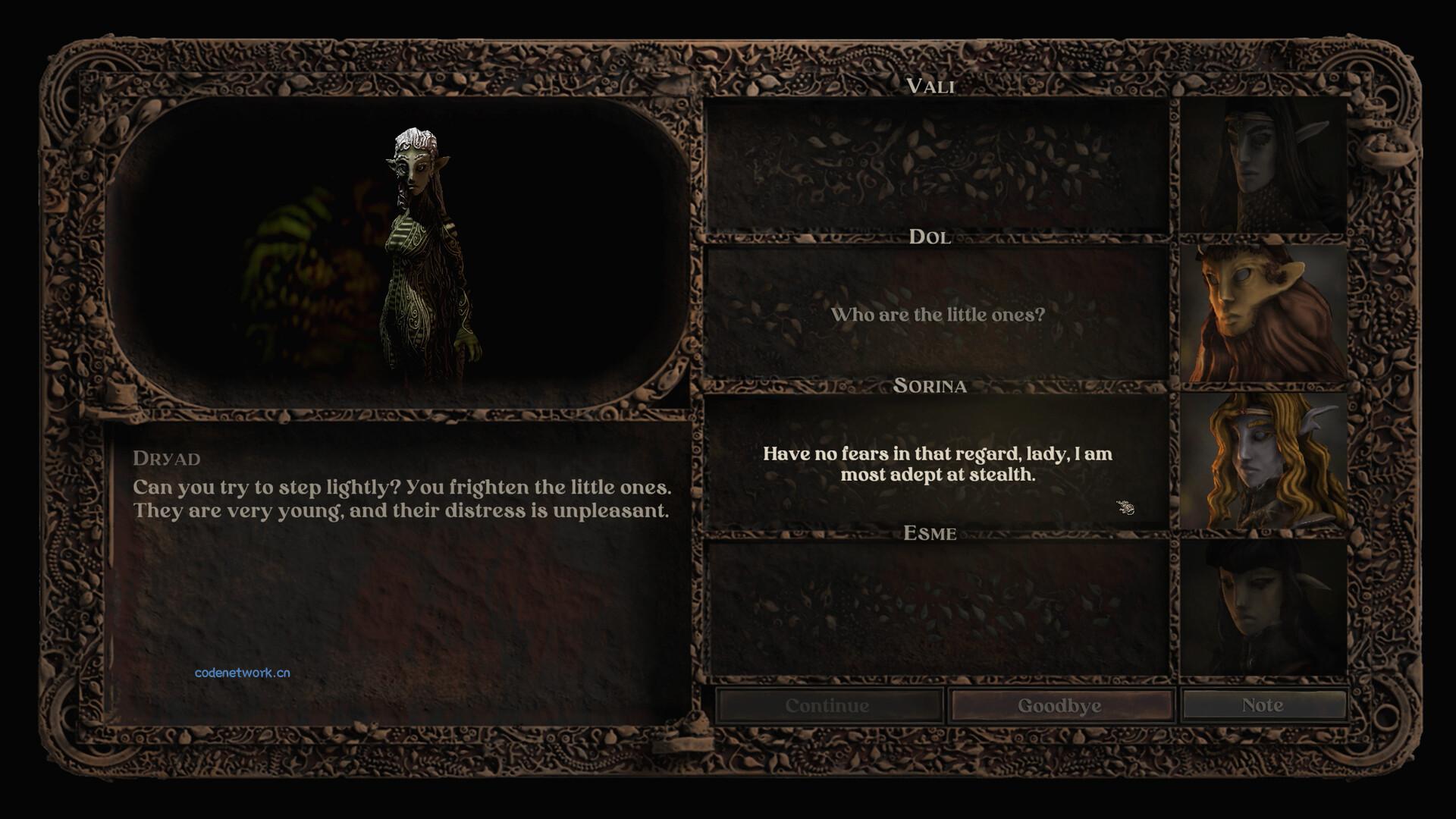Select Sorina's portrait
The height and width of the screenshot is (819, 1456).
1263,460
